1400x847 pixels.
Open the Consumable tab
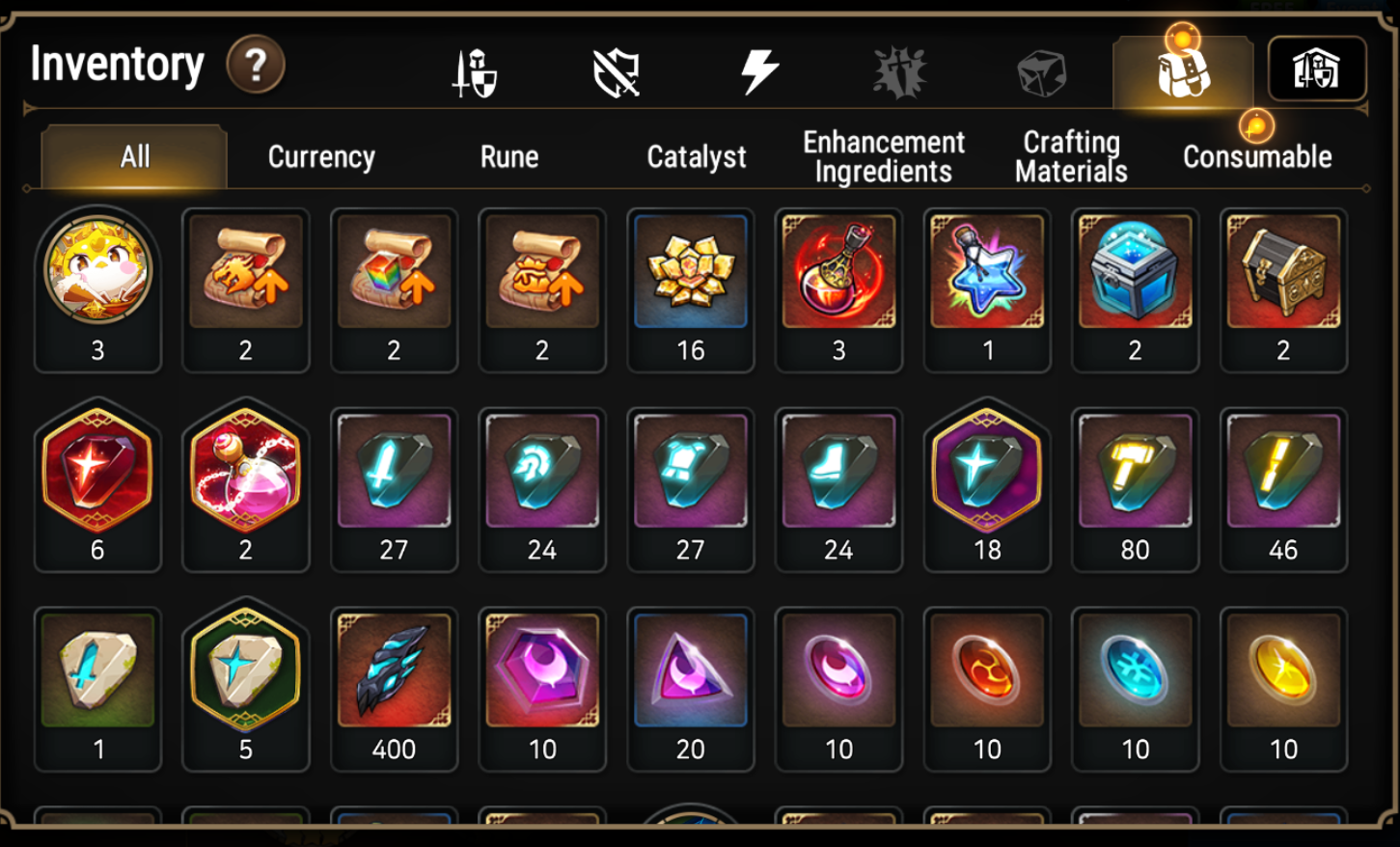[x=1257, y=157]
